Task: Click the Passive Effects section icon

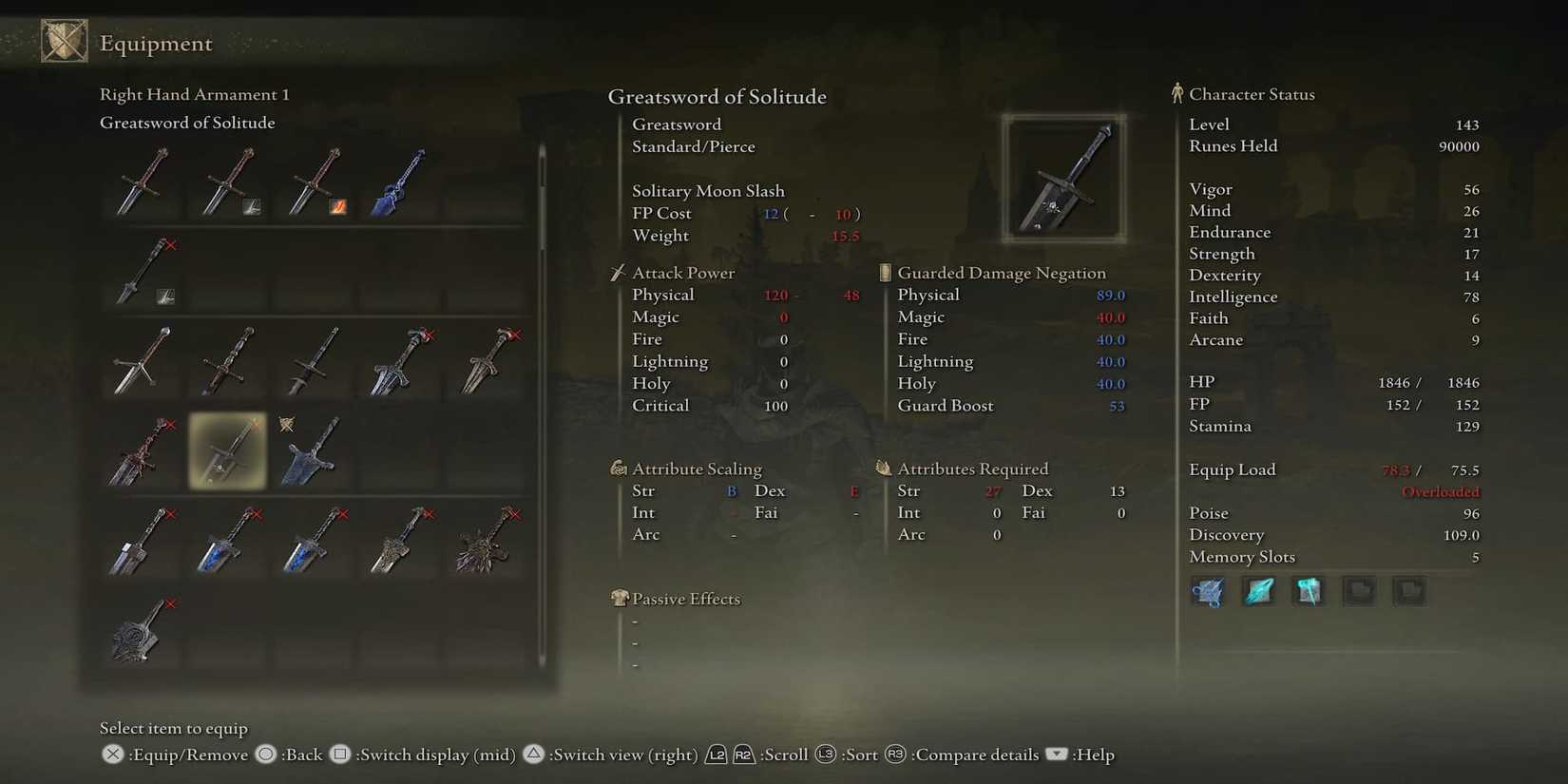Action: pyautogui.click(x=618, y=599)
